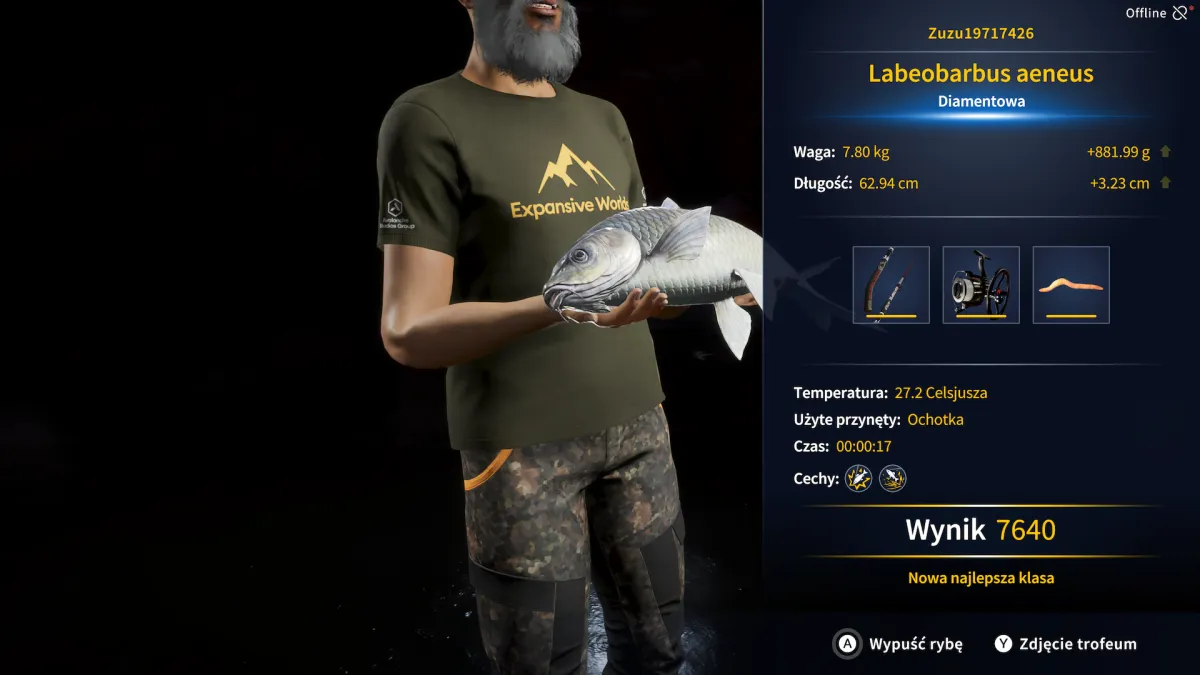Release the fish with Wypuść rybę
Viewport: 1200px width, 675px height.
(899, 644)
